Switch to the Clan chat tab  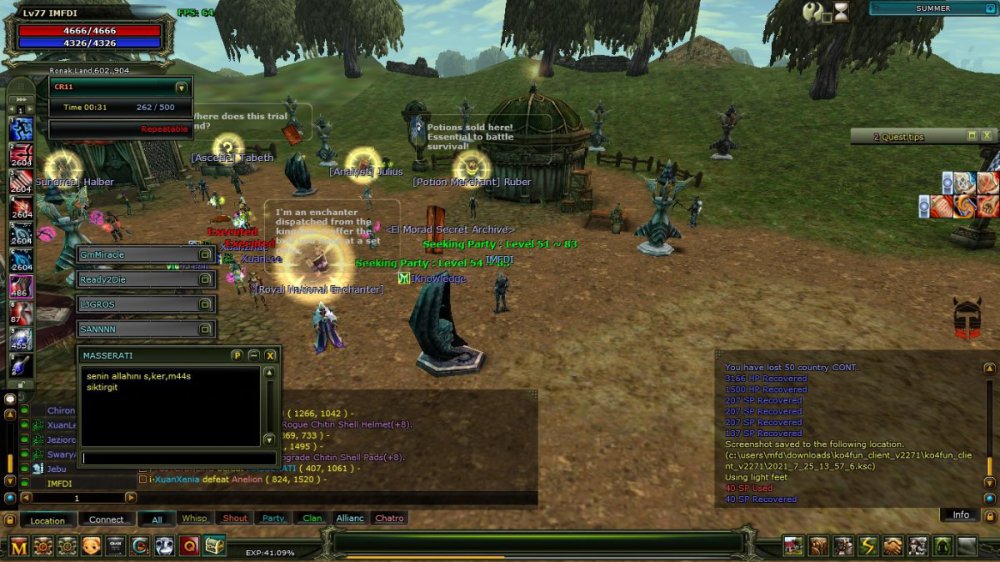(312, 518)
